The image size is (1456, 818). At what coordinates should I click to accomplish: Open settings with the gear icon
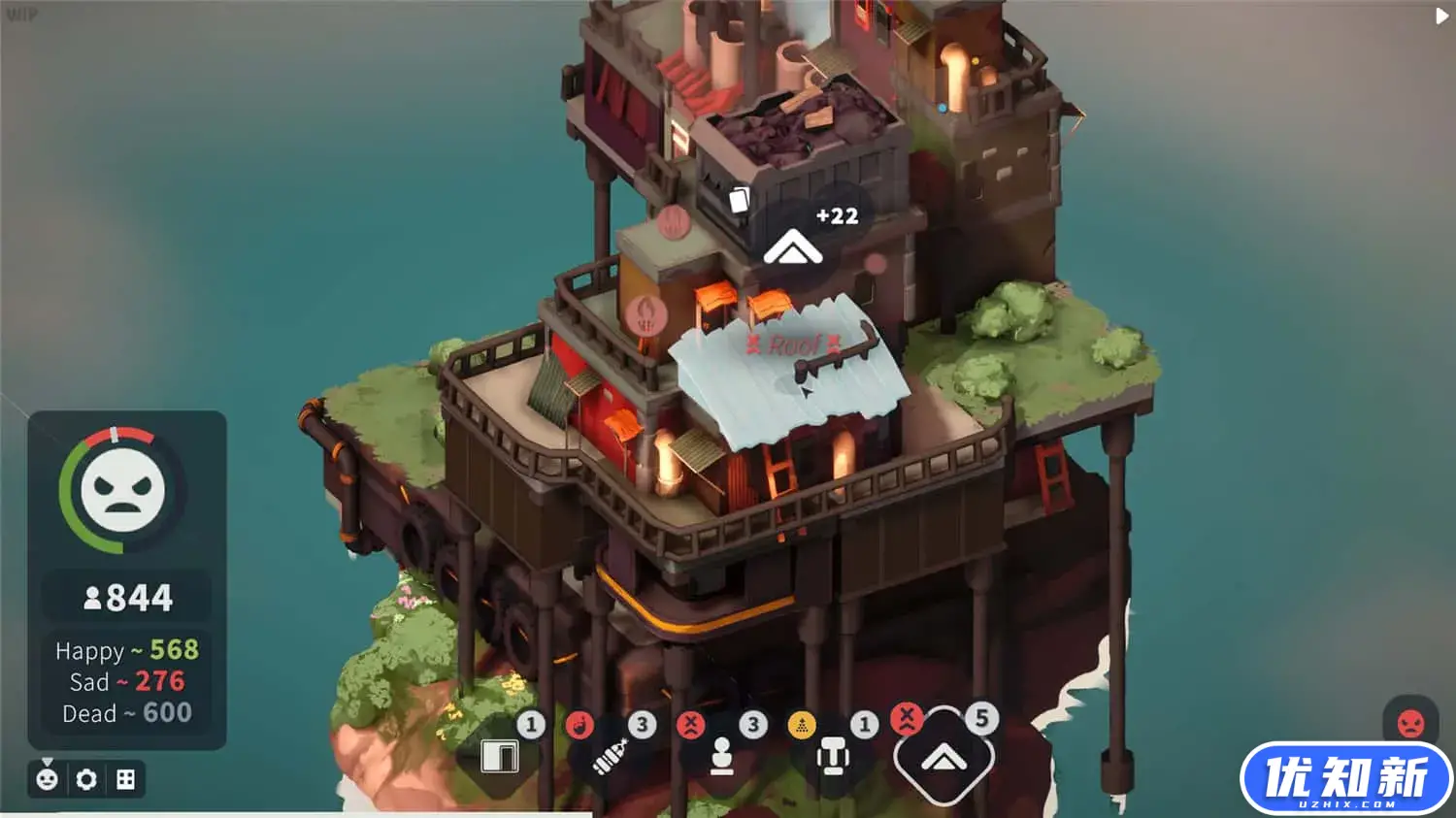coord(86,779)
